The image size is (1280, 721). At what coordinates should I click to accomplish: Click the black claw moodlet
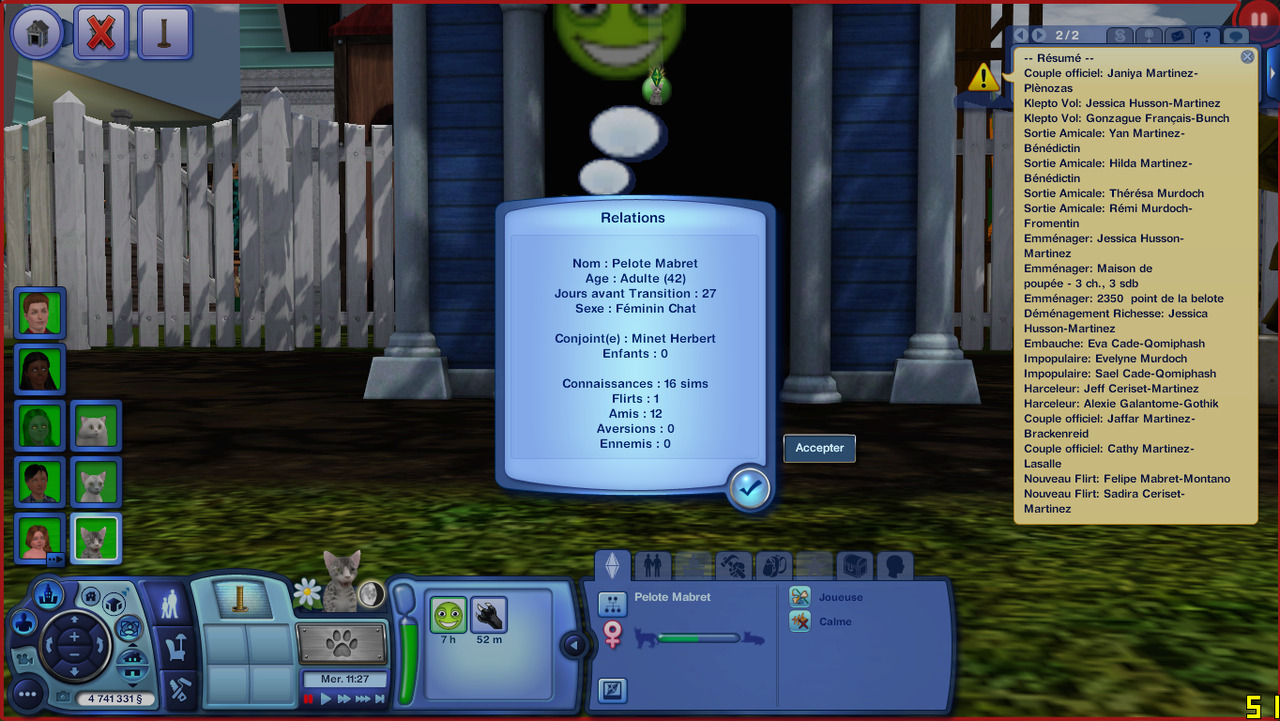[489, 615]
